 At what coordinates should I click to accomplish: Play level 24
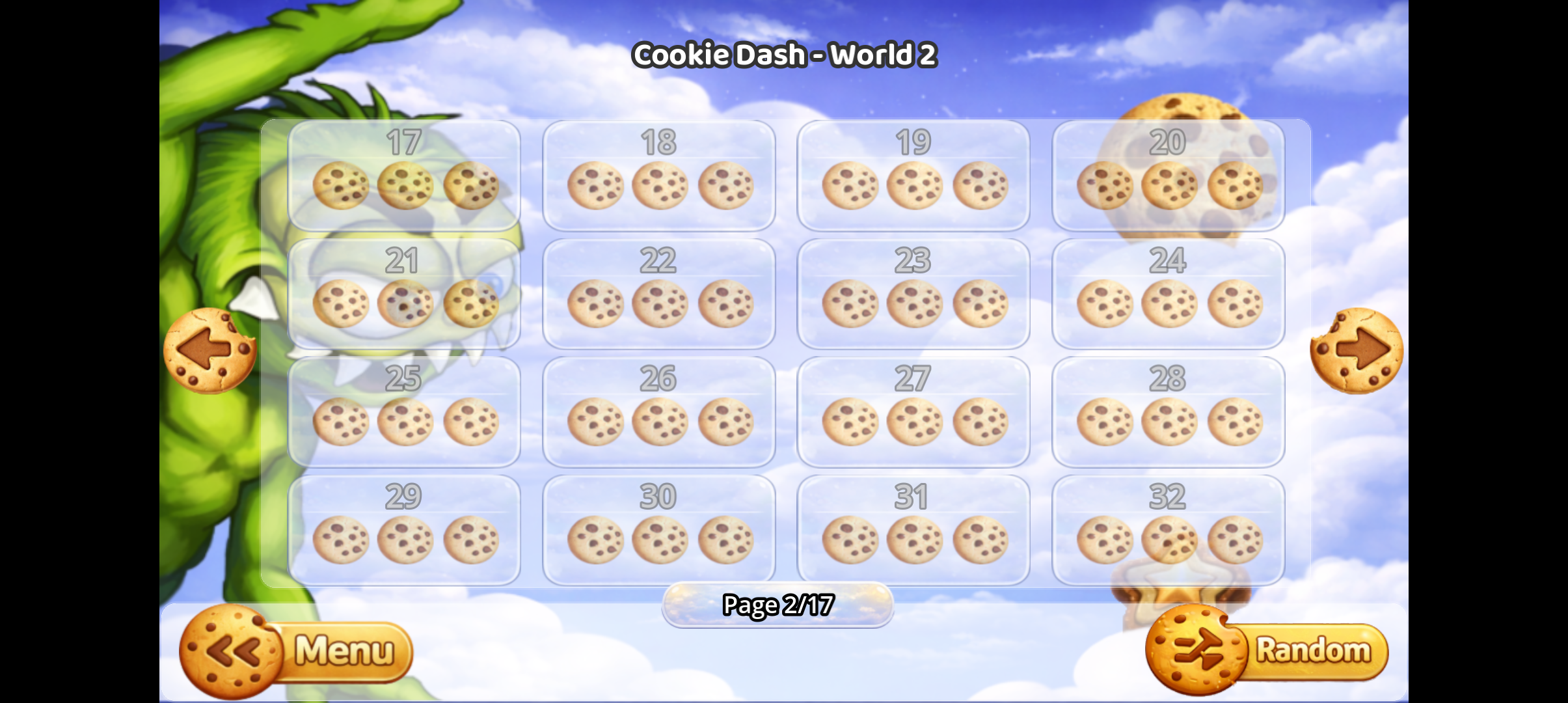(x=1168, y=293)
